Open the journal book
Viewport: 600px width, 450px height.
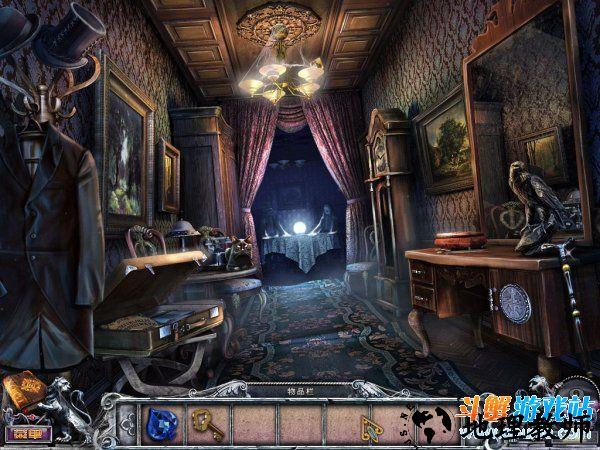[x=20, y=387]
